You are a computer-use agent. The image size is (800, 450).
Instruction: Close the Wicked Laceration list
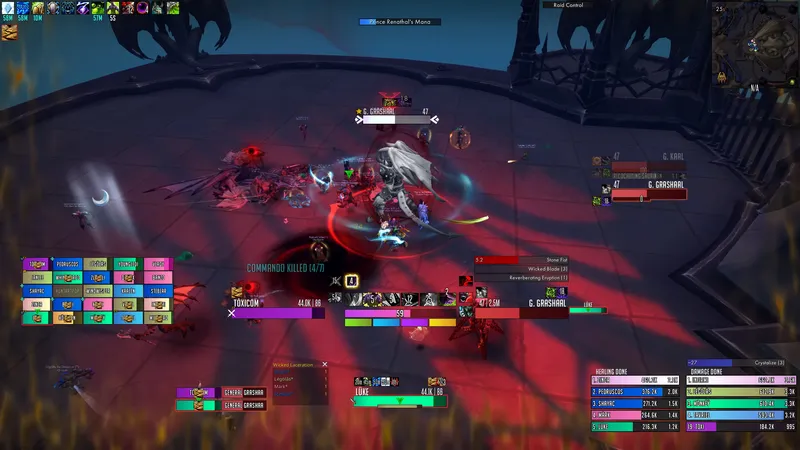click(x=325, y=364)
